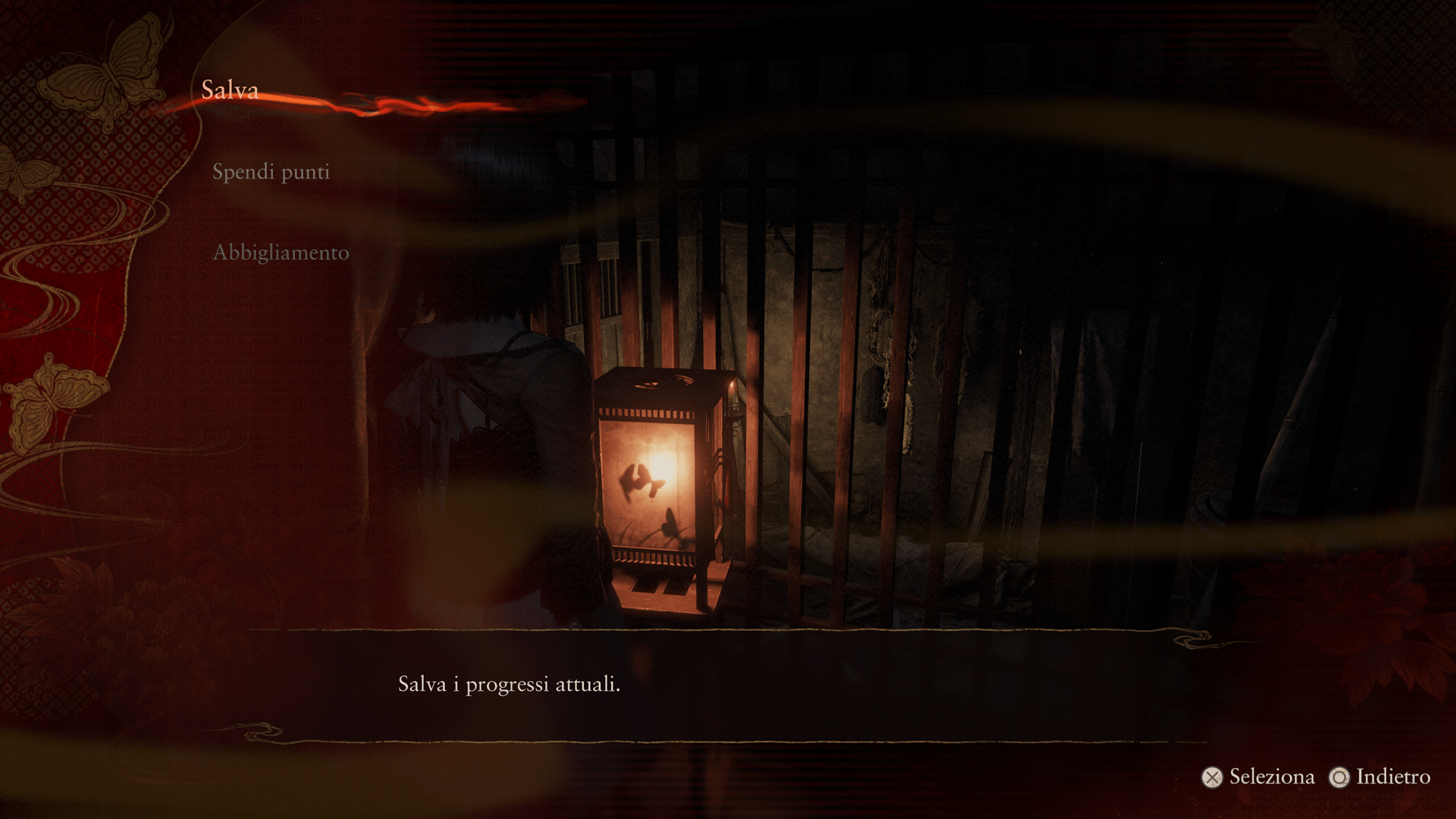Image resolution: width=1456 pixels, height=819 pixels.
Task: Select the Salva menu option
Action: [230, 90]
